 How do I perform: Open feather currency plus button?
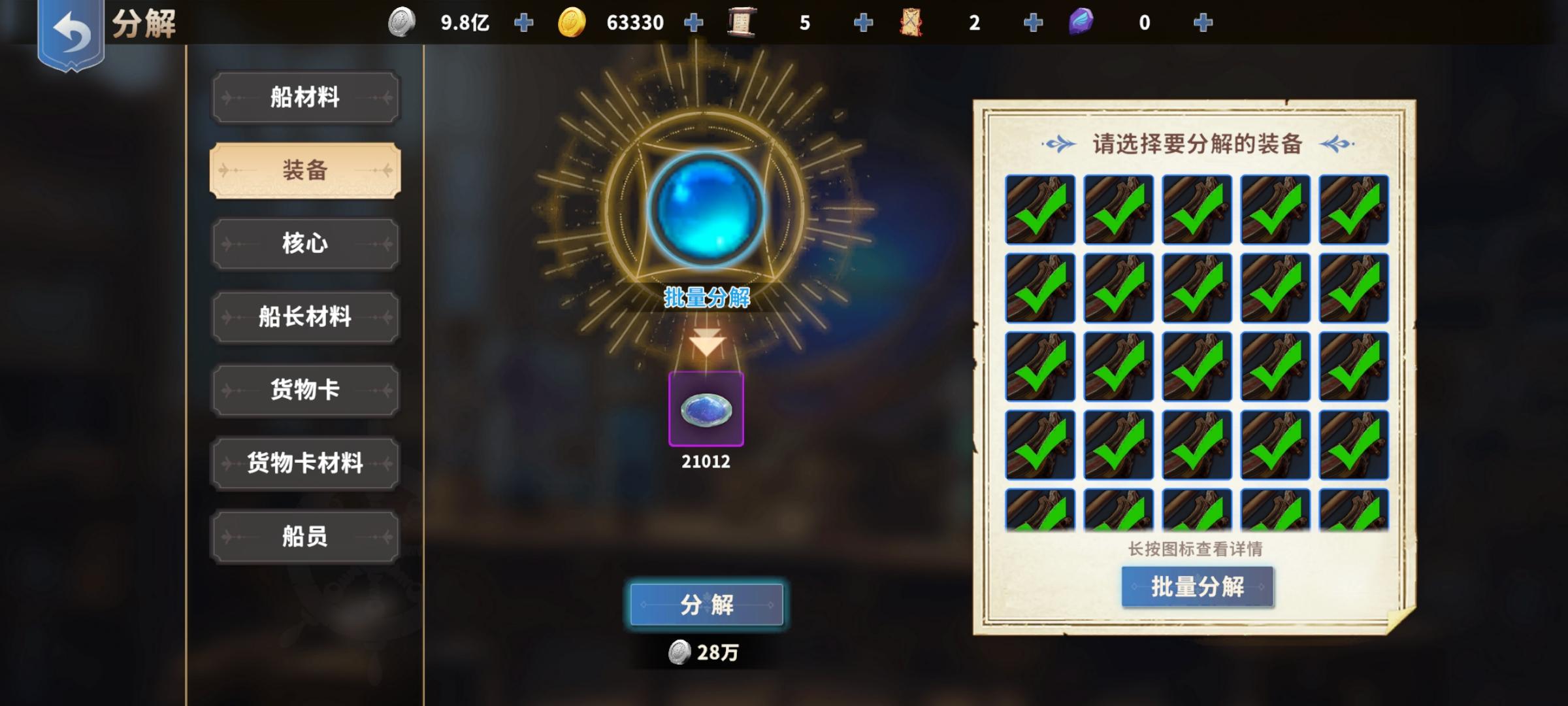(1202, 22)
